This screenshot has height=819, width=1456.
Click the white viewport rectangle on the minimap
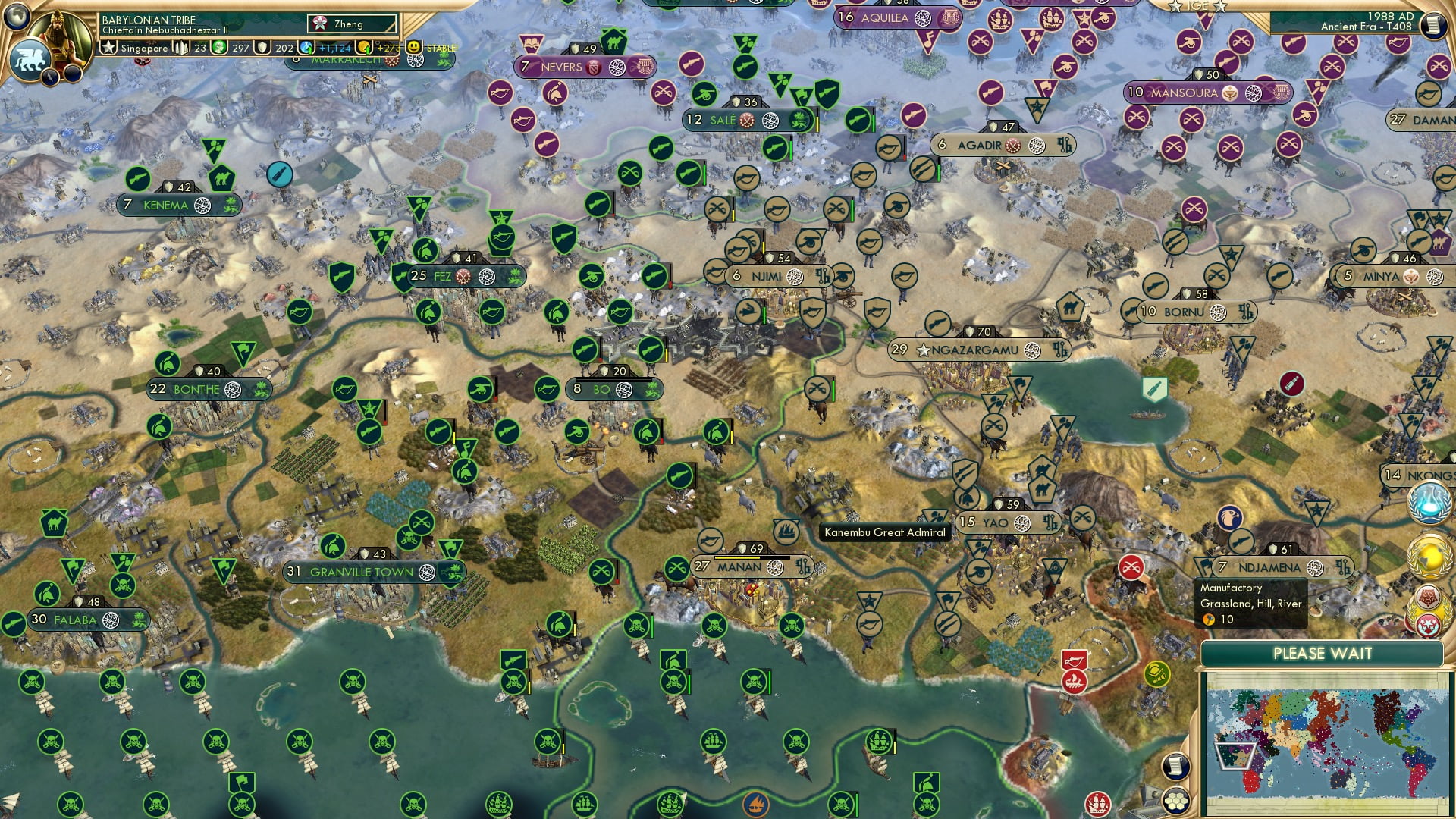pos(1237,758)
